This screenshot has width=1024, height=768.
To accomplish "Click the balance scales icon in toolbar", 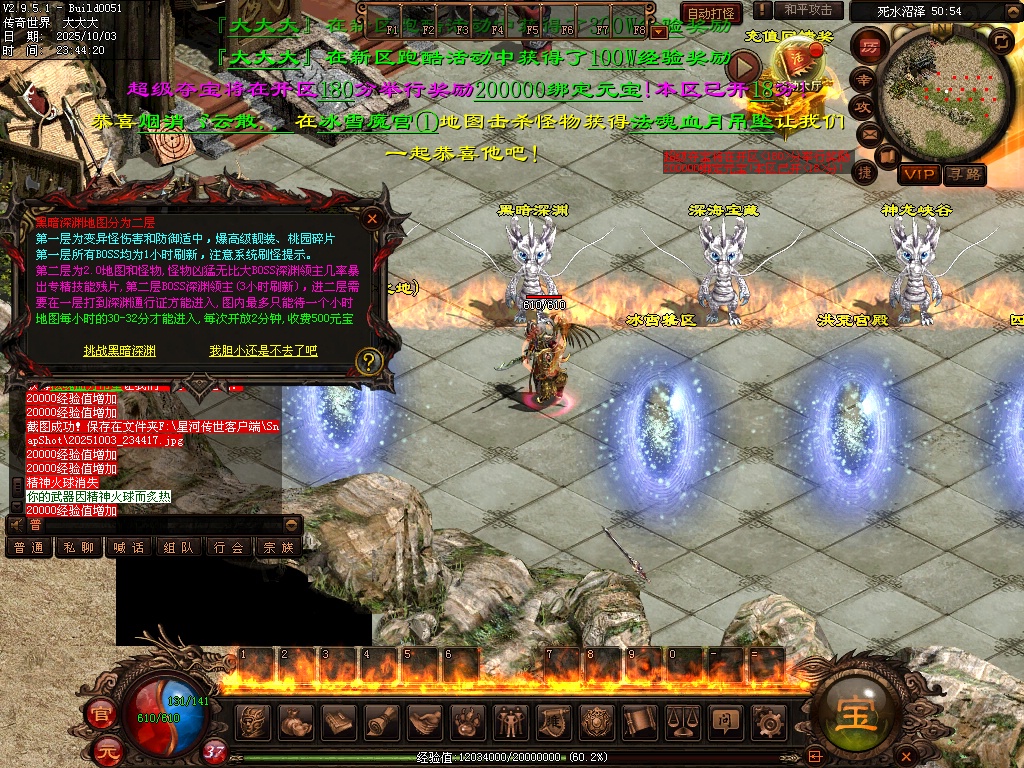I will coord(683,721).
